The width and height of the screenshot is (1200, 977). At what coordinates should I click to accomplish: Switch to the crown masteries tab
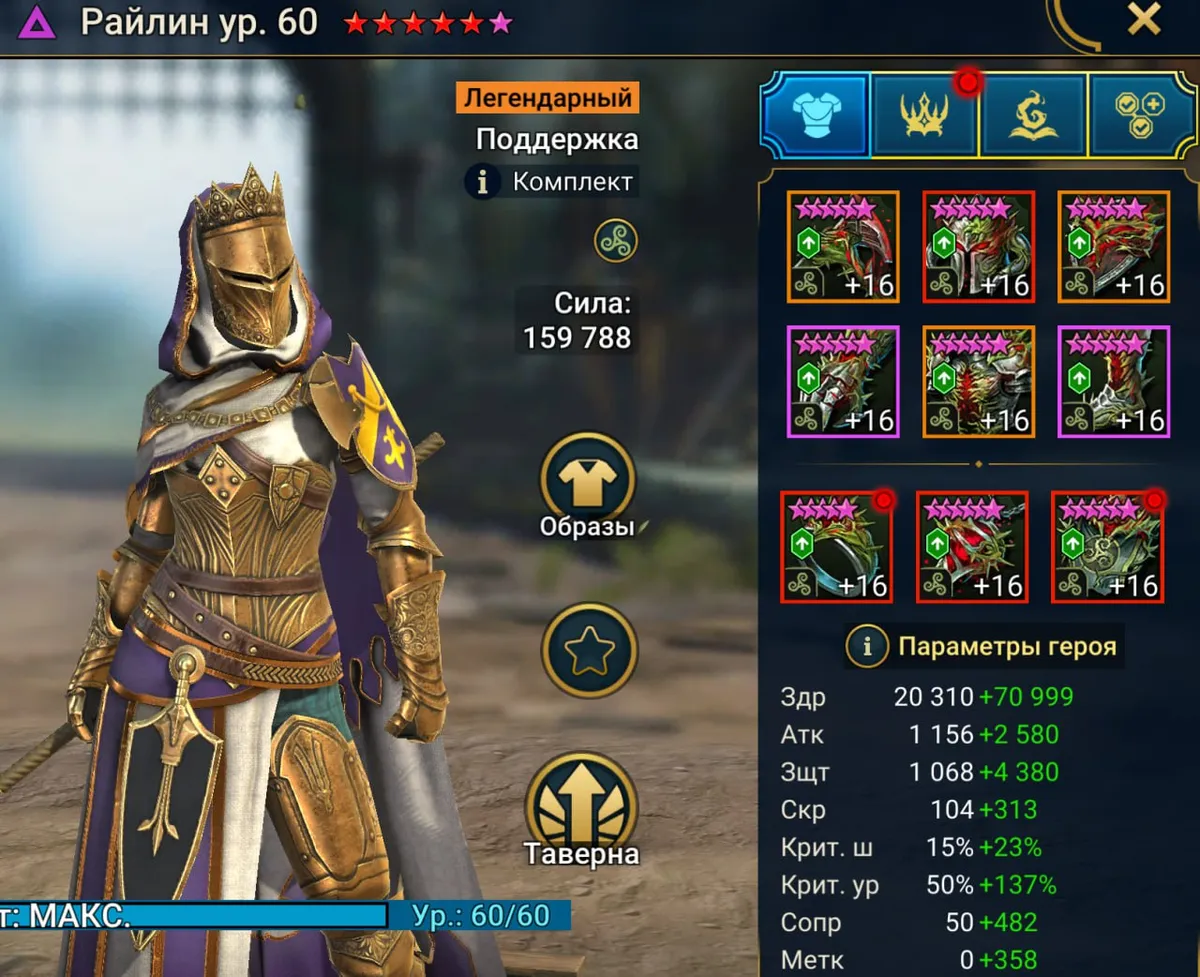tap(925, 114)
